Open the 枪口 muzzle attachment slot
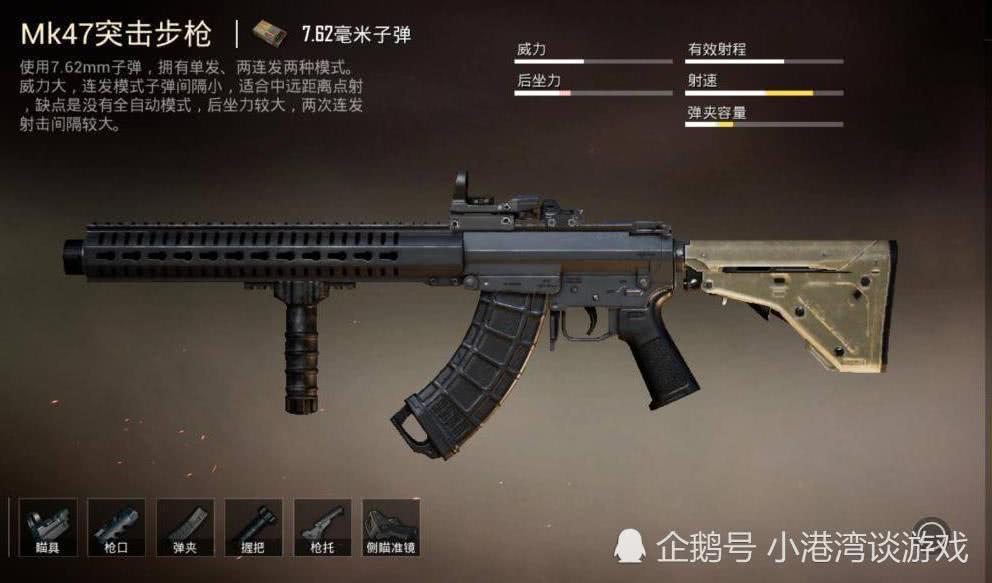The image size is (992, 583). (116, 527)
